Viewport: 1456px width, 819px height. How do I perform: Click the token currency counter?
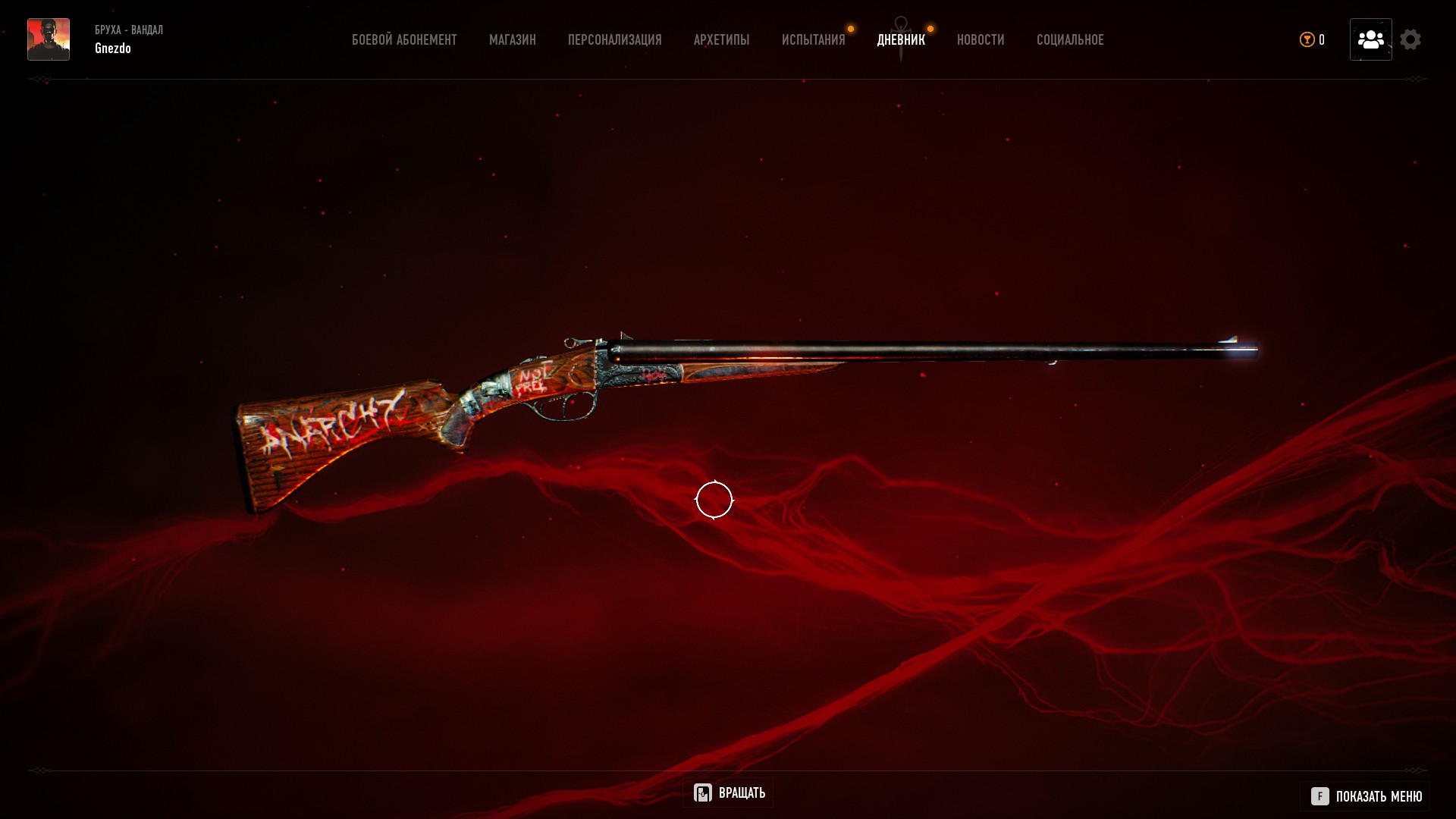[x=1312, y=40]
